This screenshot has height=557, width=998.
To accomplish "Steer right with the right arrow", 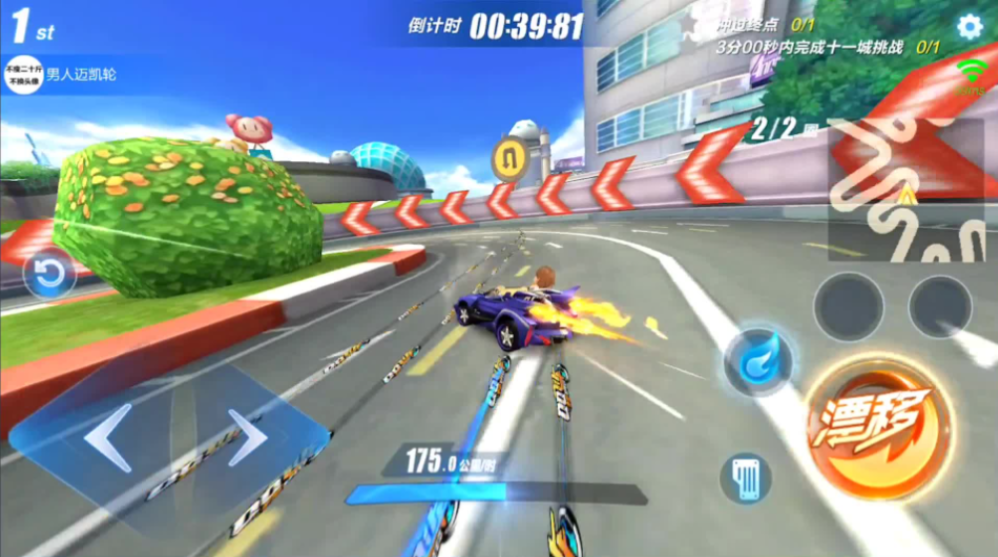I will pos(247,438).
